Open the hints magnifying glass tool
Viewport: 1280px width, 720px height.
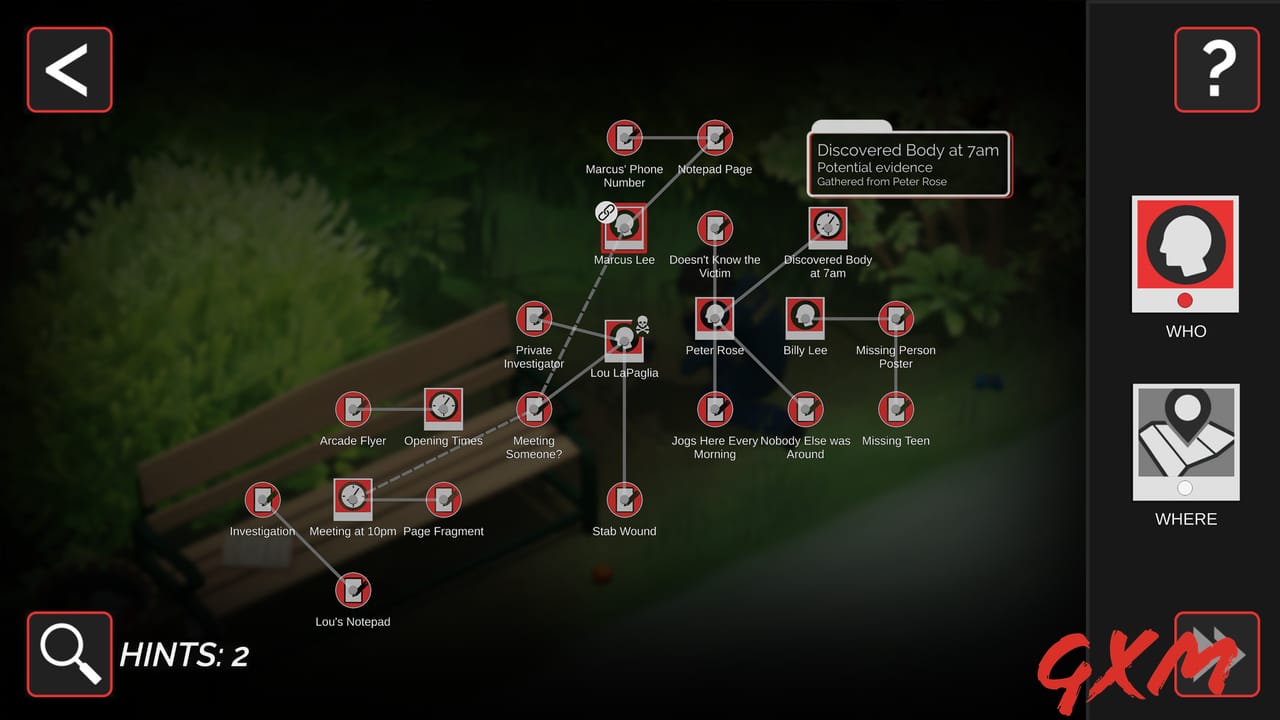[x=68, y=654]
